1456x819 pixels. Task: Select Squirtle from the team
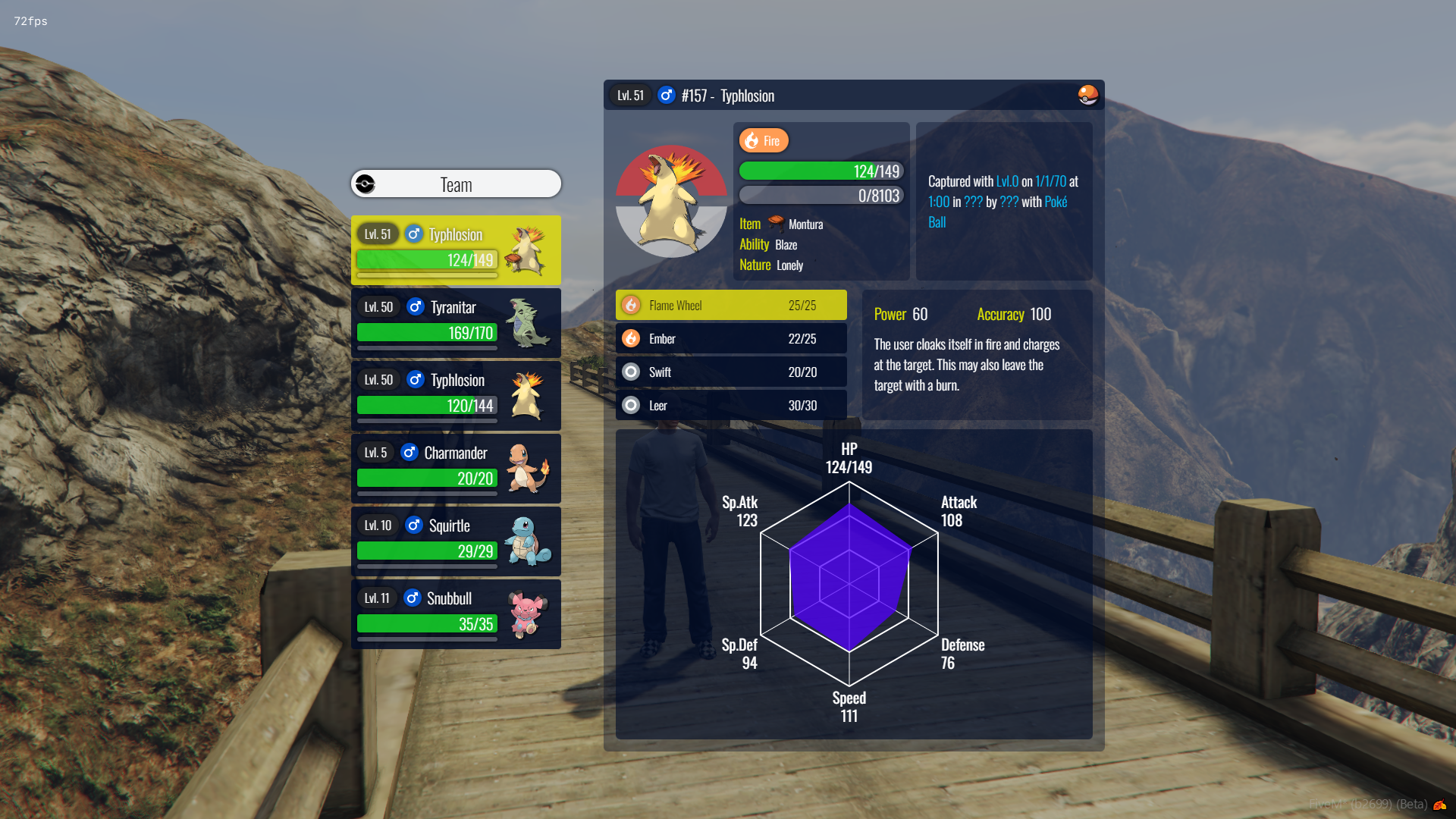click(456, 541)
